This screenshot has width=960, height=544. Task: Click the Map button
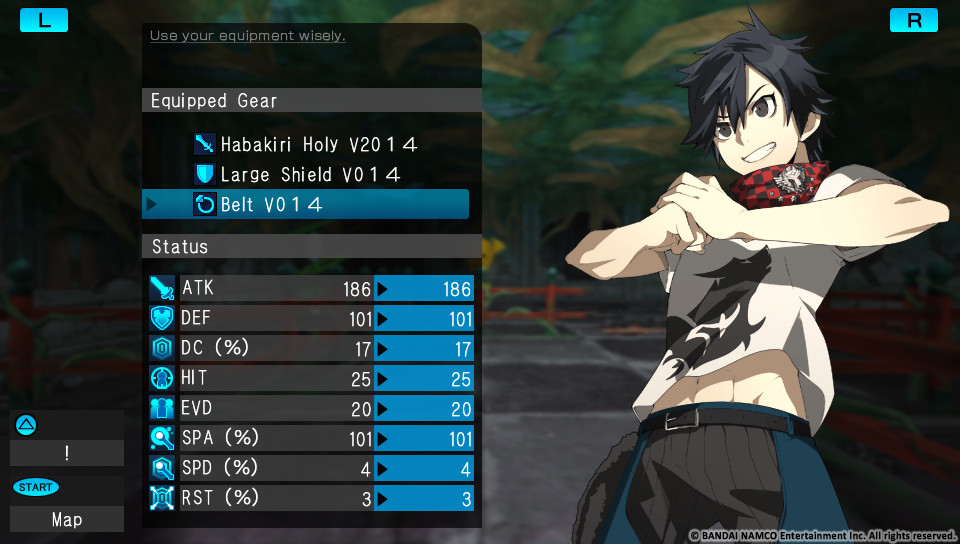click(67, 519)
